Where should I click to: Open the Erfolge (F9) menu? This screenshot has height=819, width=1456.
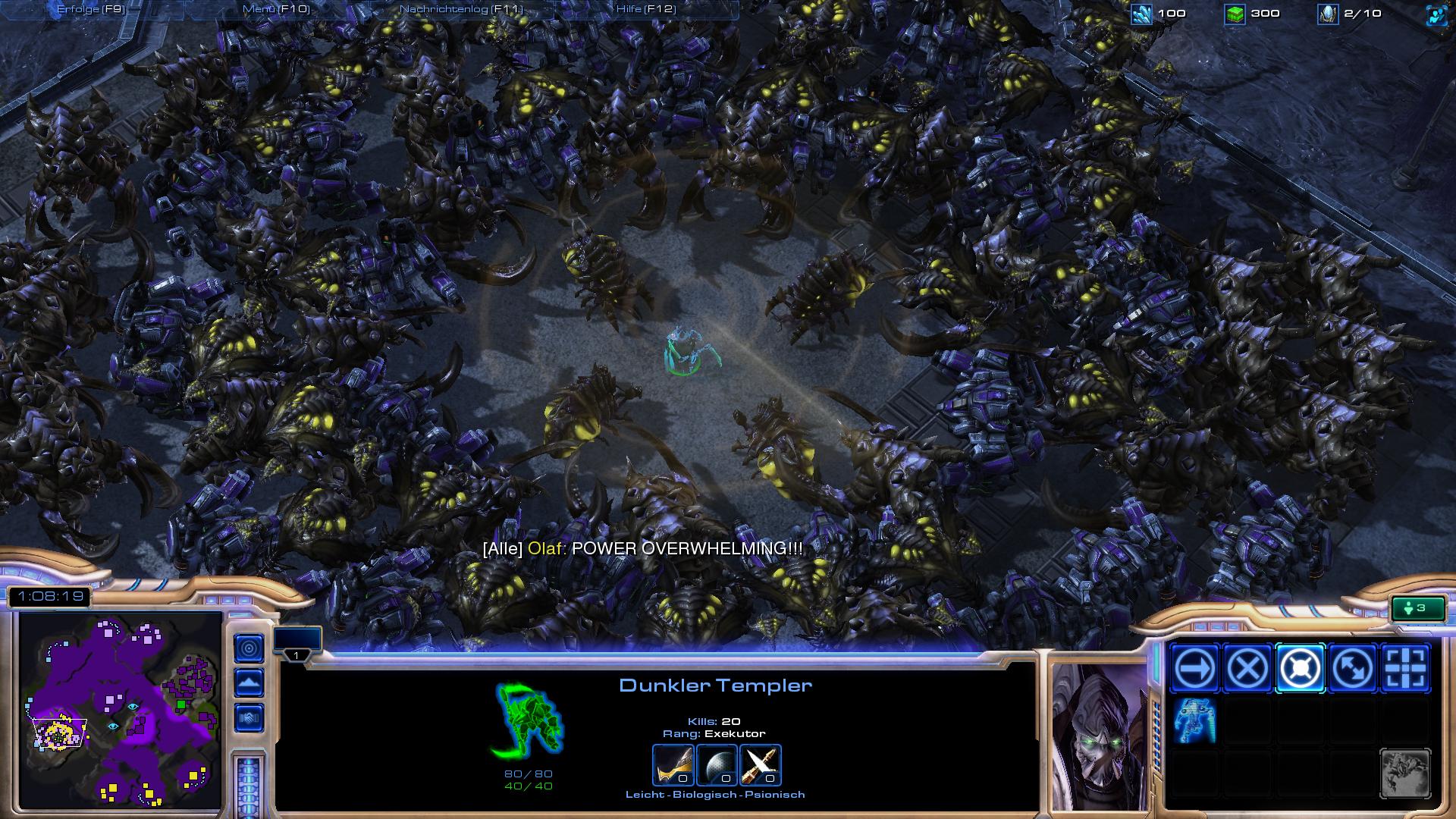tap(91, 9)
